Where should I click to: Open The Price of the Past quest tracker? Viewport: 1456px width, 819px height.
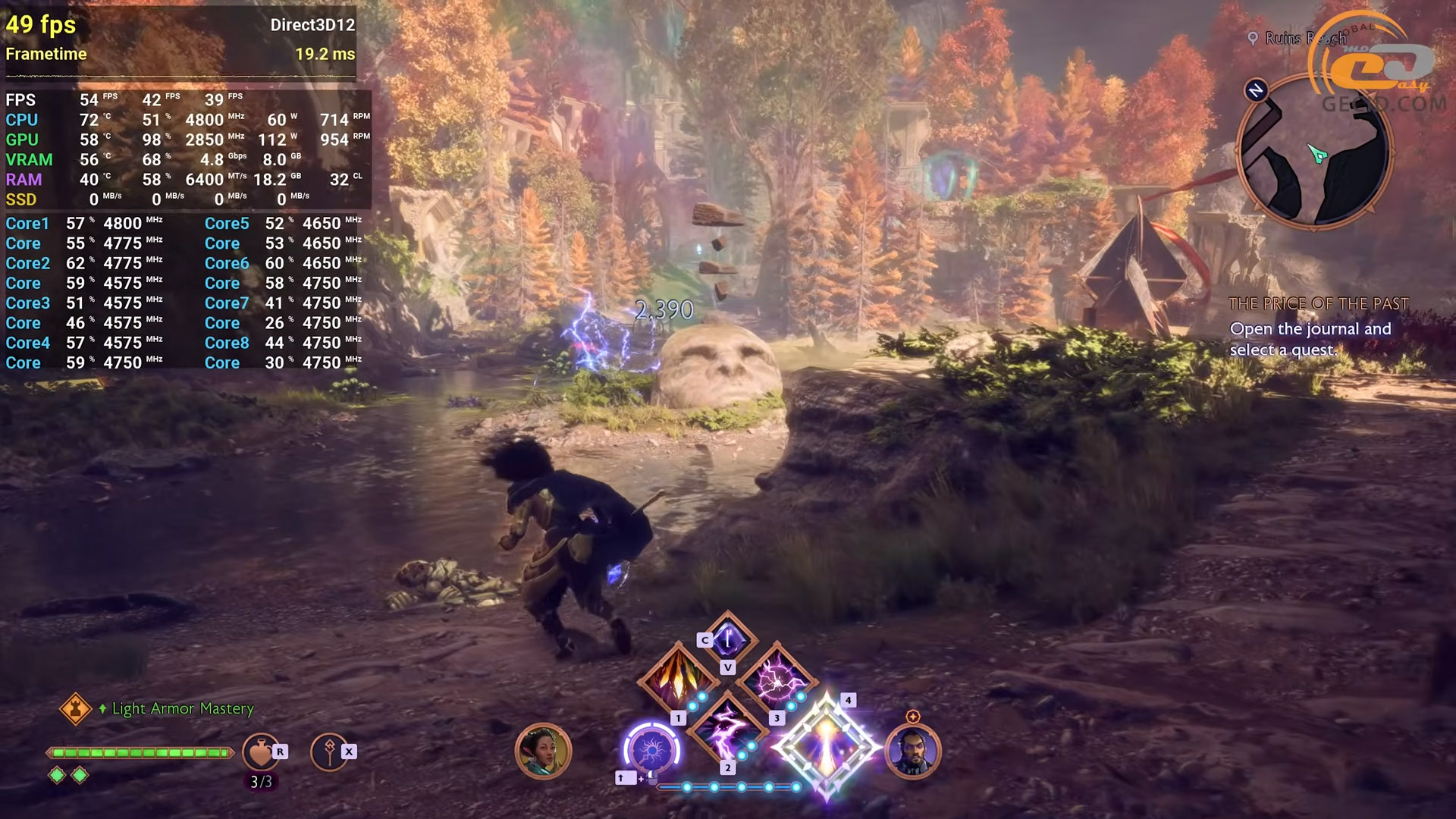click(1318, 304)
